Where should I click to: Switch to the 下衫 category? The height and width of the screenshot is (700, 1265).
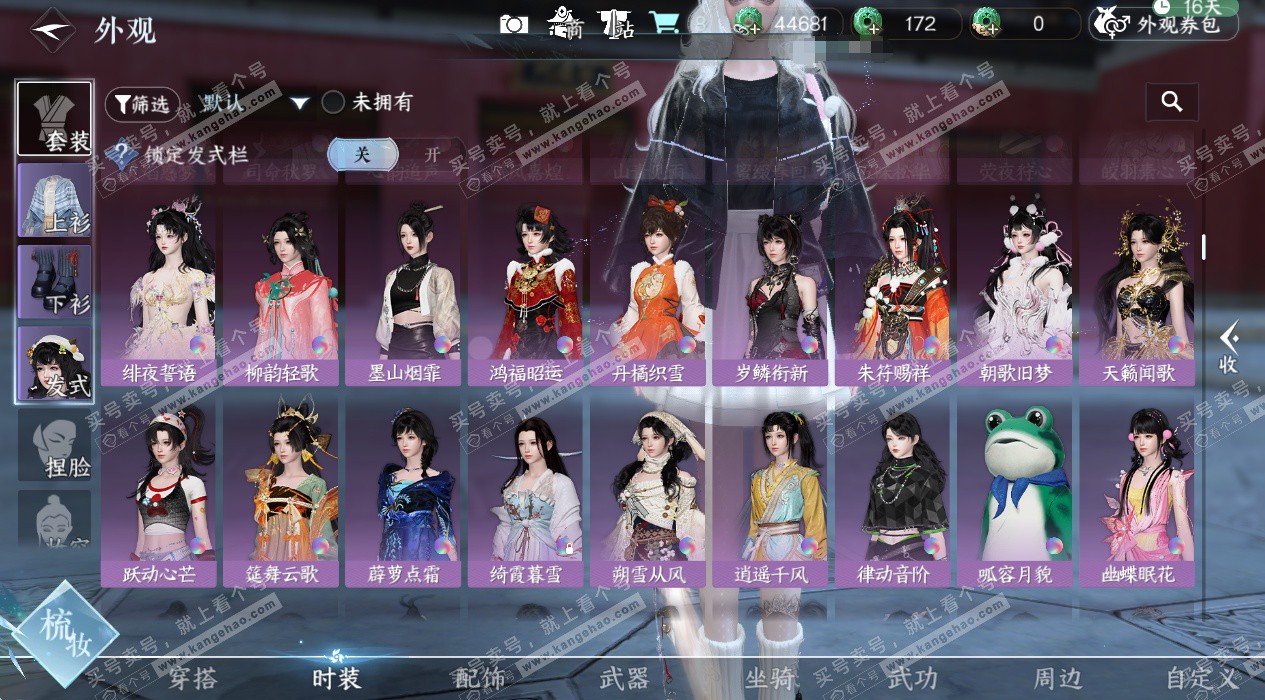(x=55, y=283)
